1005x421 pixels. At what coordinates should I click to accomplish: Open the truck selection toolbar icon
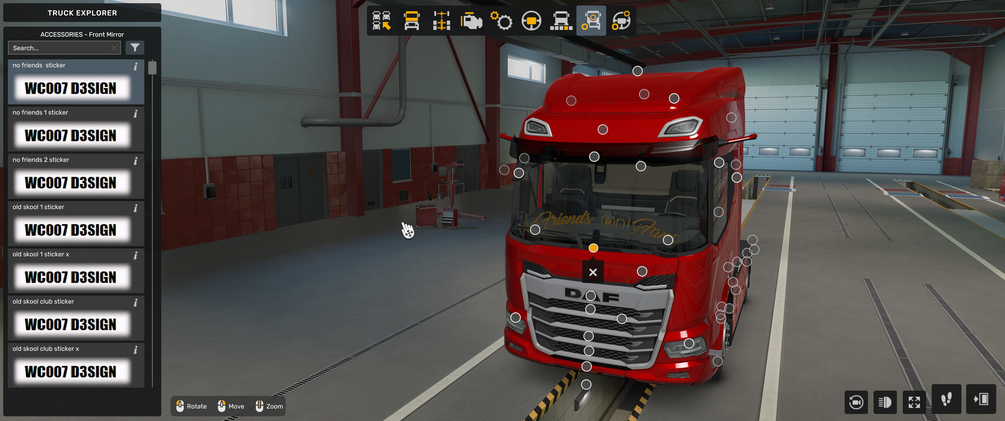pyautogui.click(x=381, y=20)
